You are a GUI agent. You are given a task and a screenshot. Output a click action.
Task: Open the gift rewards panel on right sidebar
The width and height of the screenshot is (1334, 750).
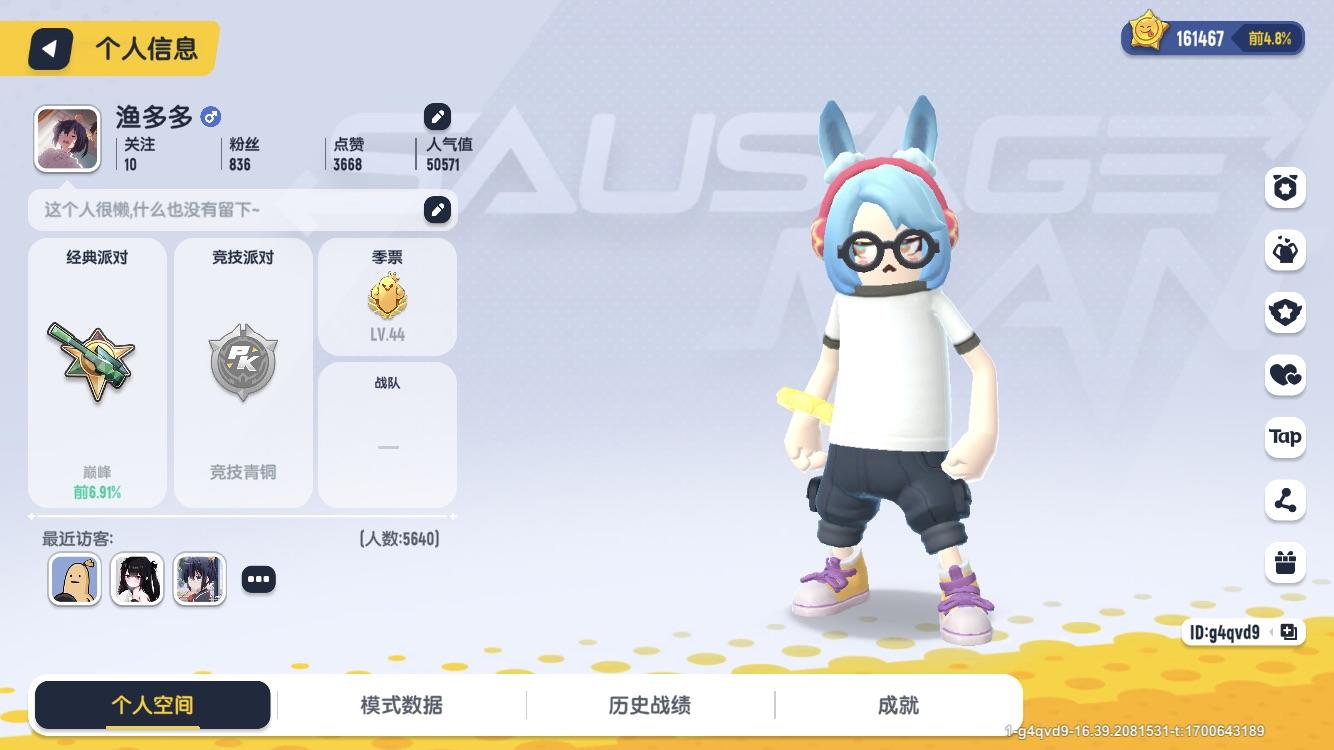[x=1285, y=563]
